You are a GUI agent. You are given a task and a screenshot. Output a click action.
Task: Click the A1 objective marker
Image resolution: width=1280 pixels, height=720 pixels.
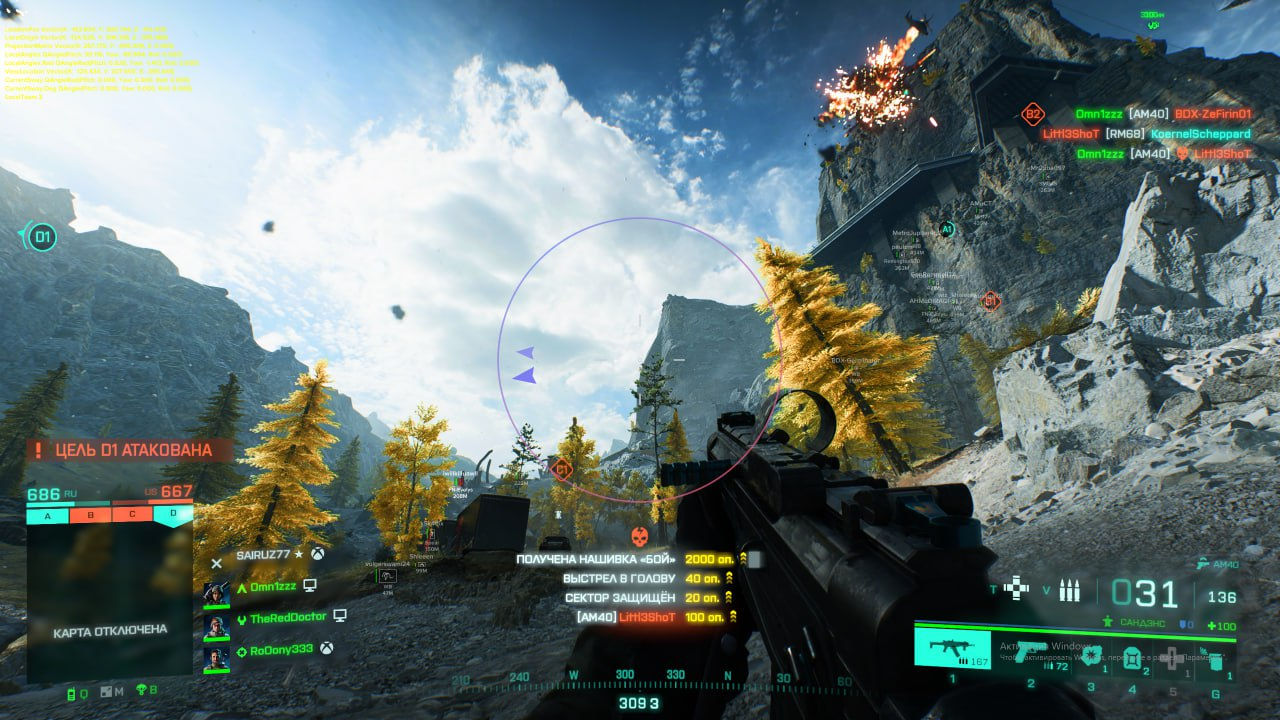point(947,229)
